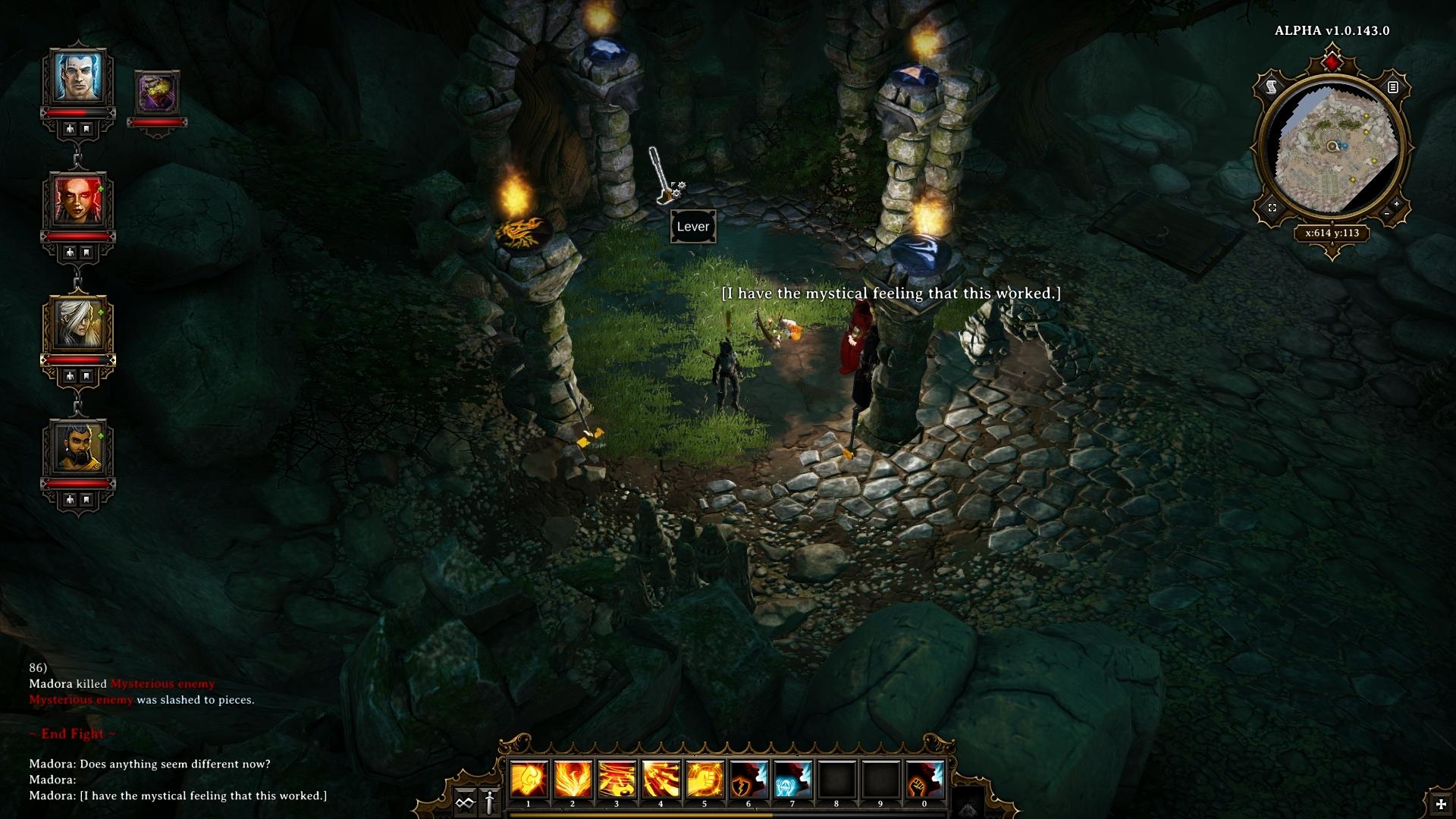Activate the whirling blades skill in slot 3
Screen dimensions: 1456x819
617,780
